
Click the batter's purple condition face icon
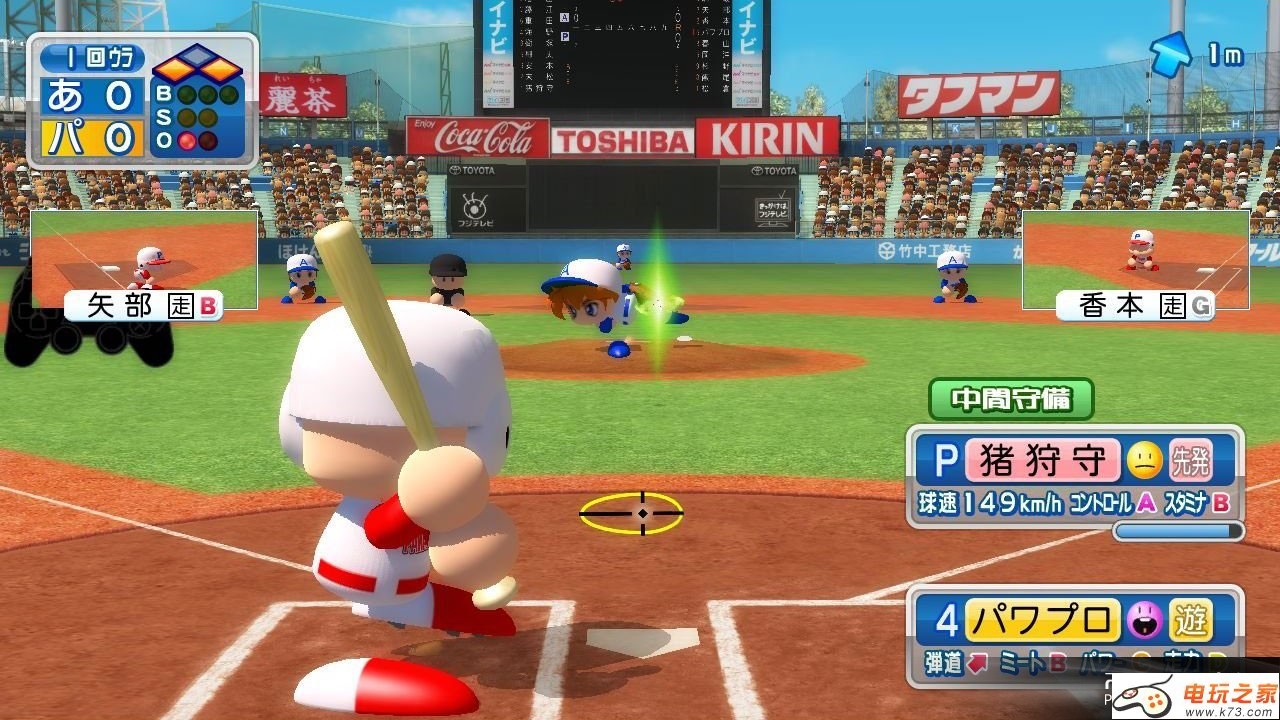coord(1144,621)
